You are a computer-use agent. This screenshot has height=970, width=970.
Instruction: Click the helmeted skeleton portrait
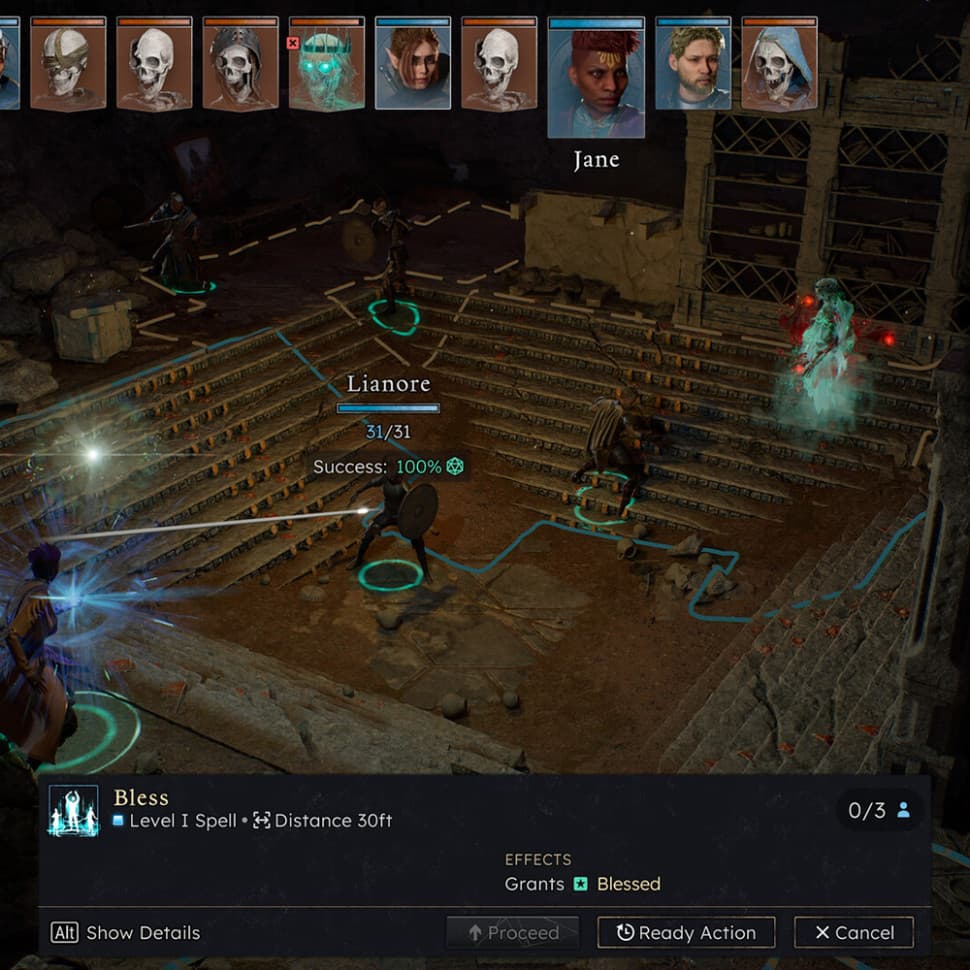(240, 64)
